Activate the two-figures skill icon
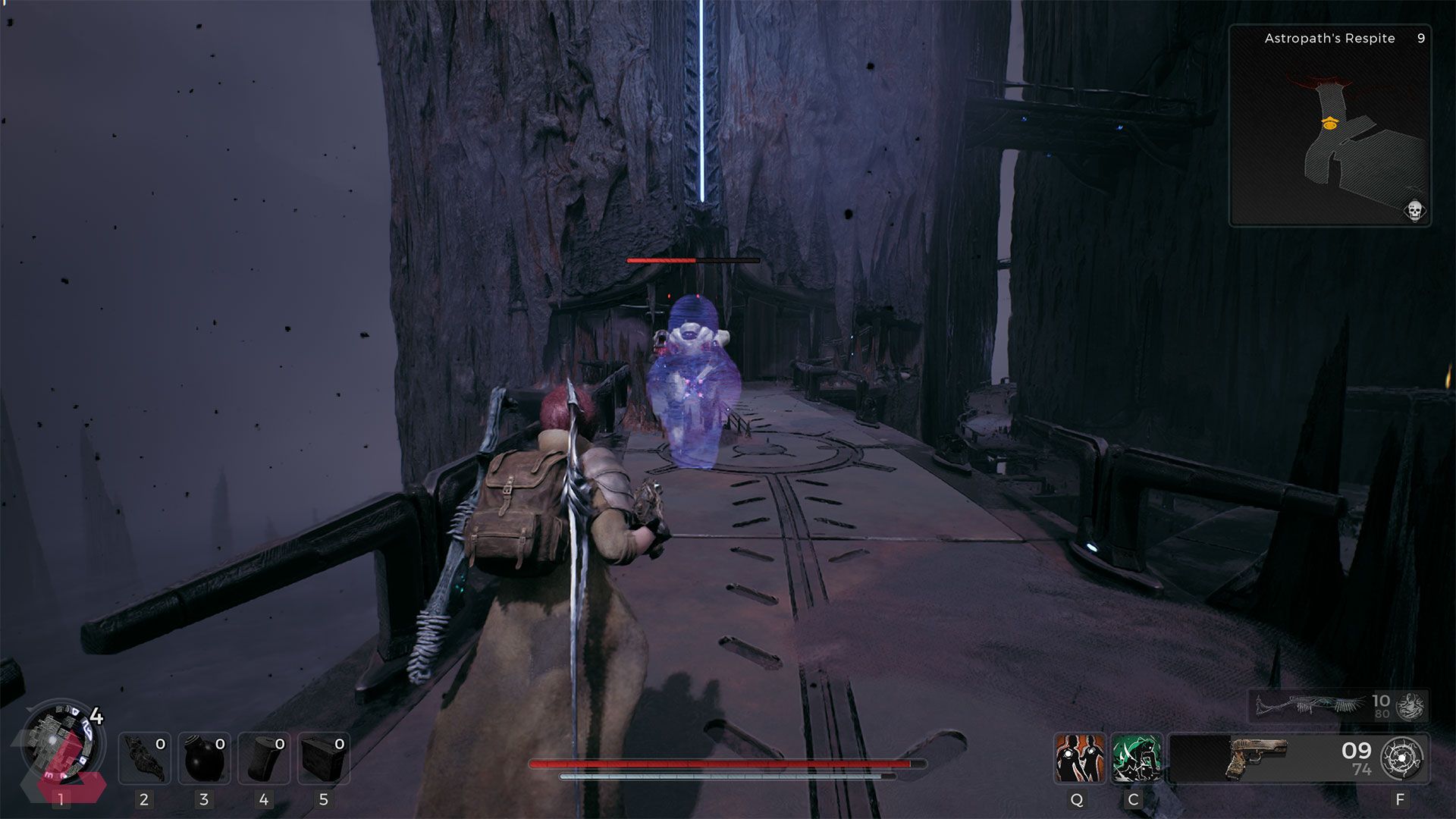 click(1078, 758)
